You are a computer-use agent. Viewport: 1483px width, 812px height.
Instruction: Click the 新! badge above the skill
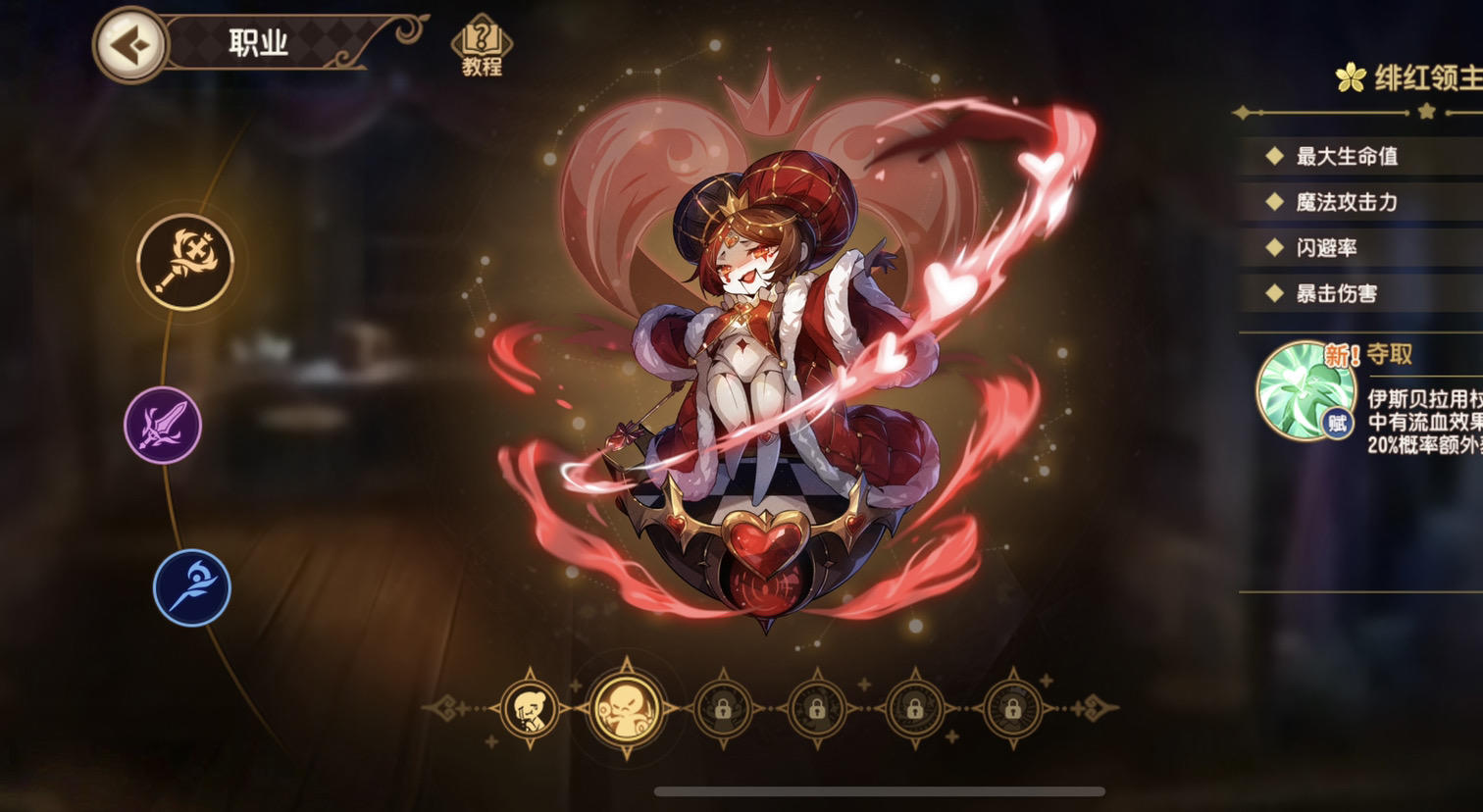click(1343, 355)
